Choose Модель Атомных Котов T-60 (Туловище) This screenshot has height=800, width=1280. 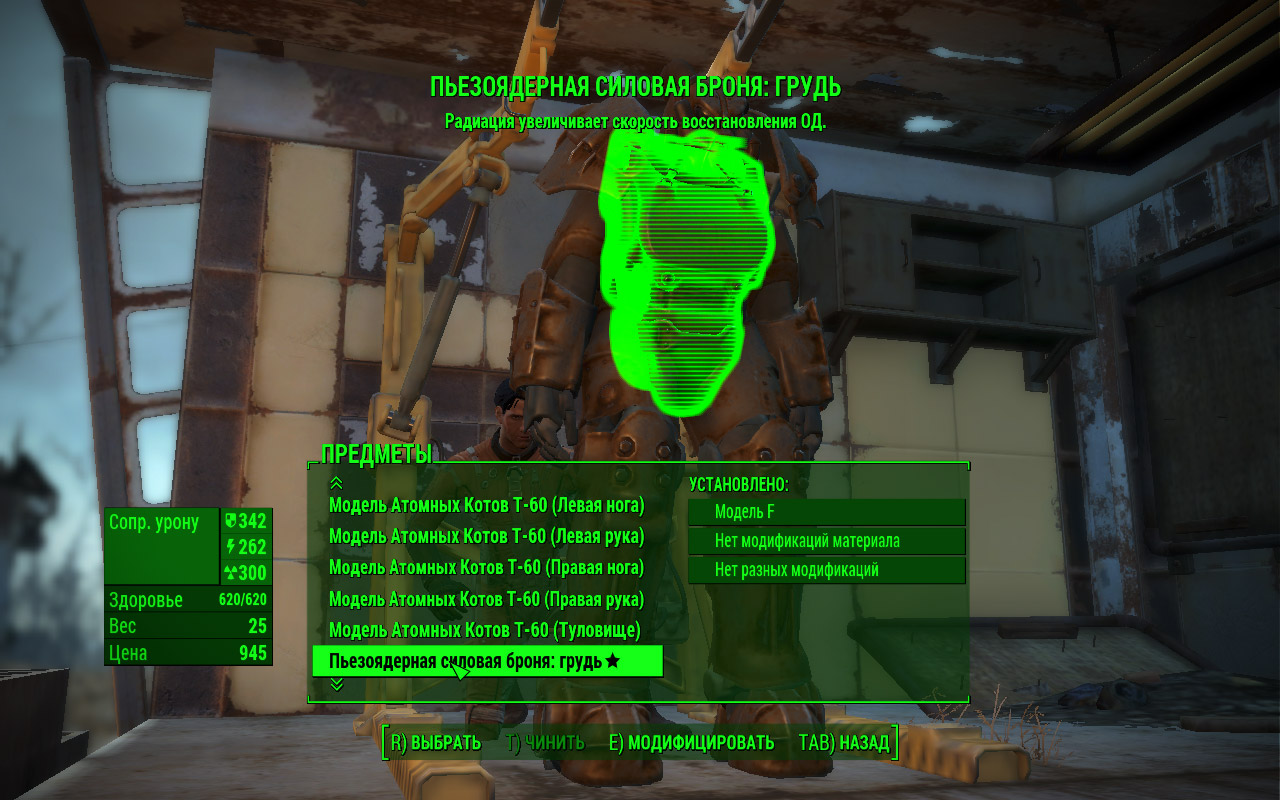click(485, 631)
